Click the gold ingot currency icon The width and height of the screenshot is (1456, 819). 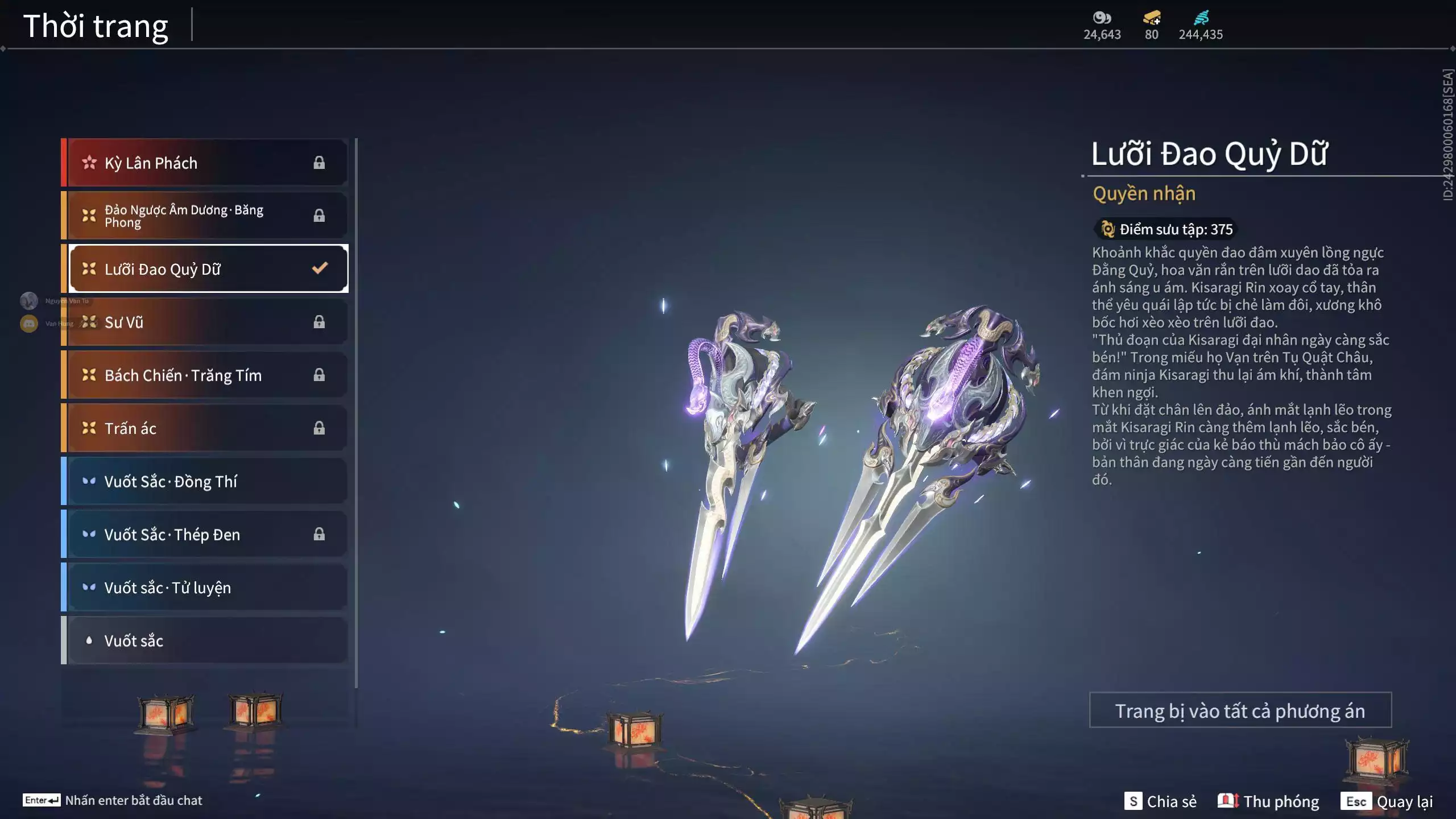coord(1152,18)
